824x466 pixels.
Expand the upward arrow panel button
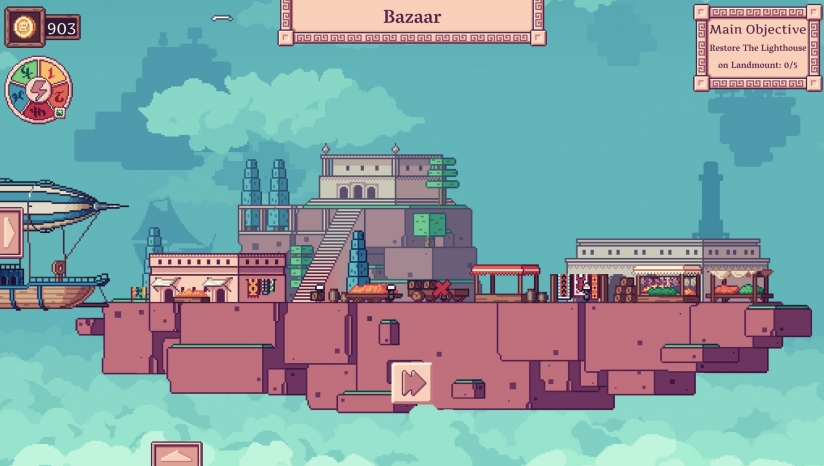coord(177,456)
